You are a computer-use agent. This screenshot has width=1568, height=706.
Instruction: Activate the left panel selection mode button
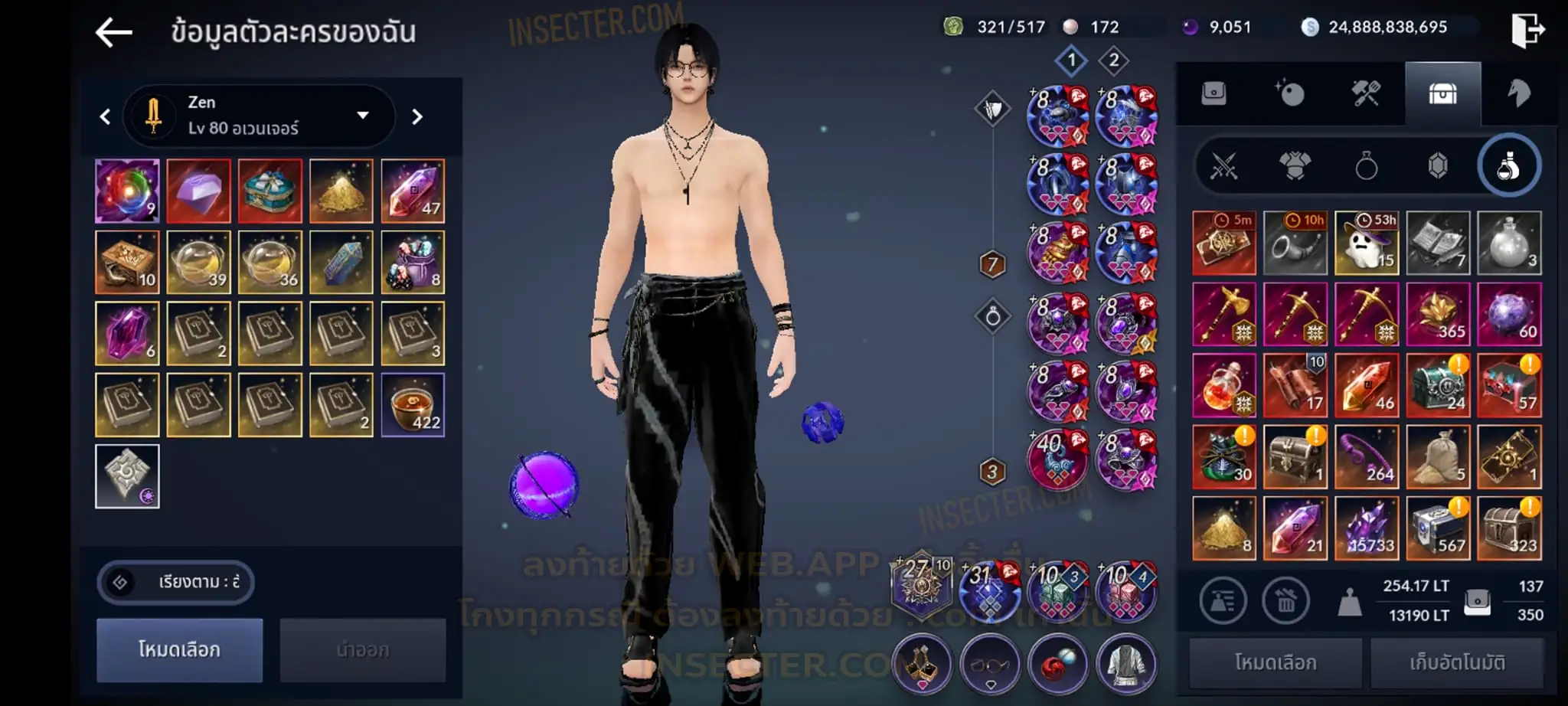pyautogui.click(x=179, y=649)
